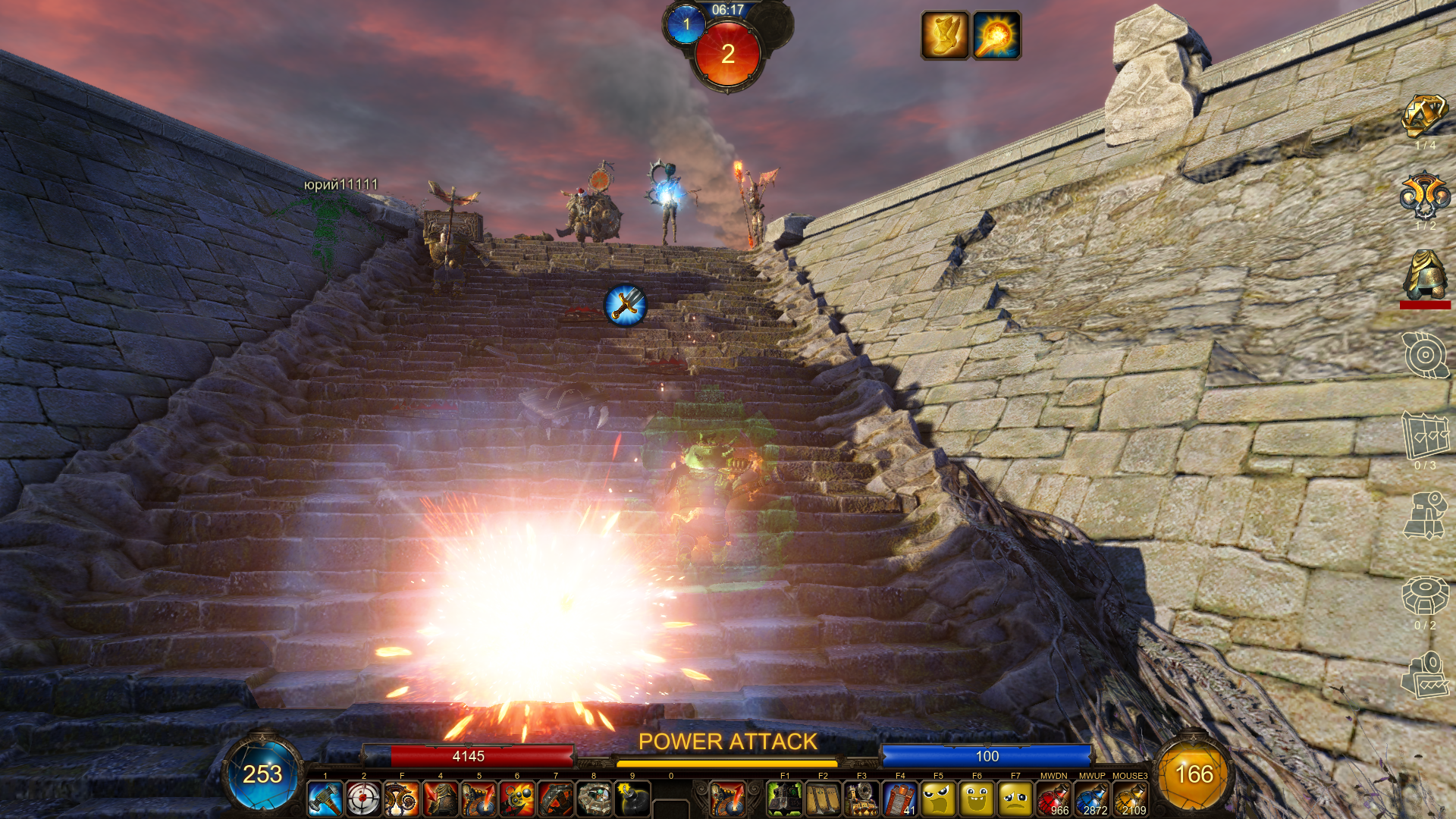Viewport: 1456px width, 819px height.
Task: Drink the blue mana potion
Action: [1092, 799]
